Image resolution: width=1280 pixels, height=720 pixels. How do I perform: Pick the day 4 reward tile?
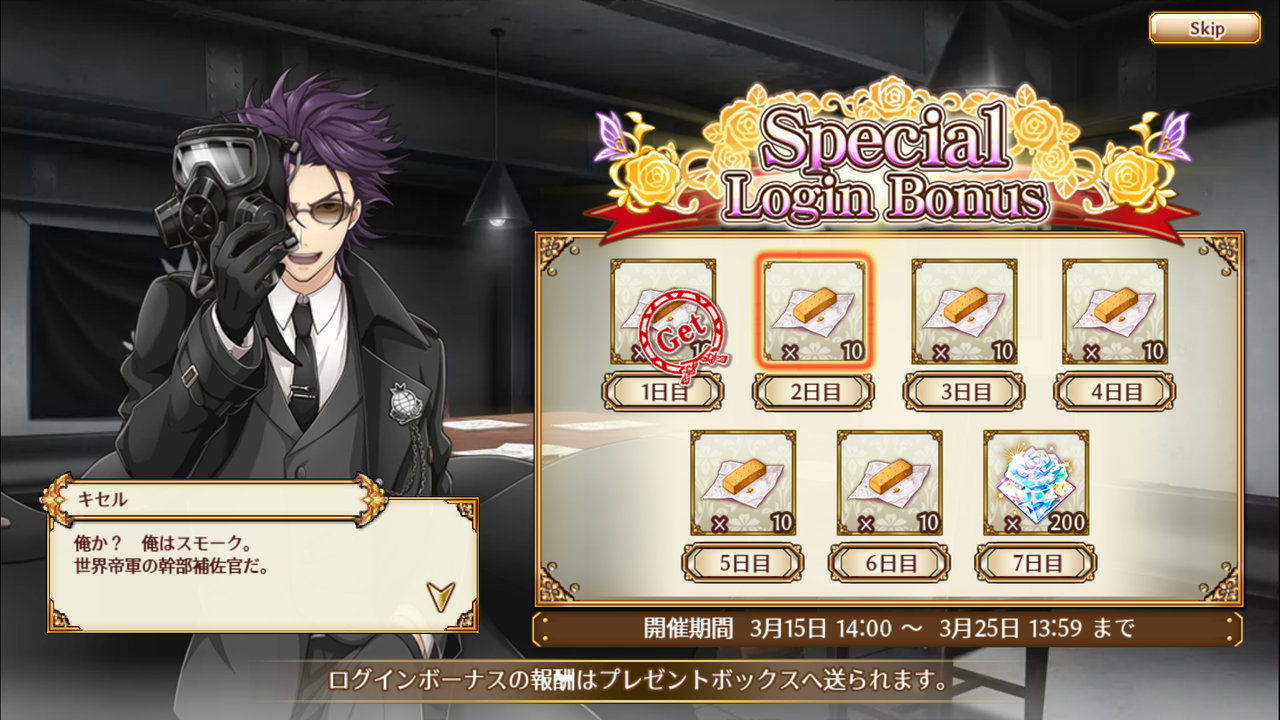(x=1114, y=312)
